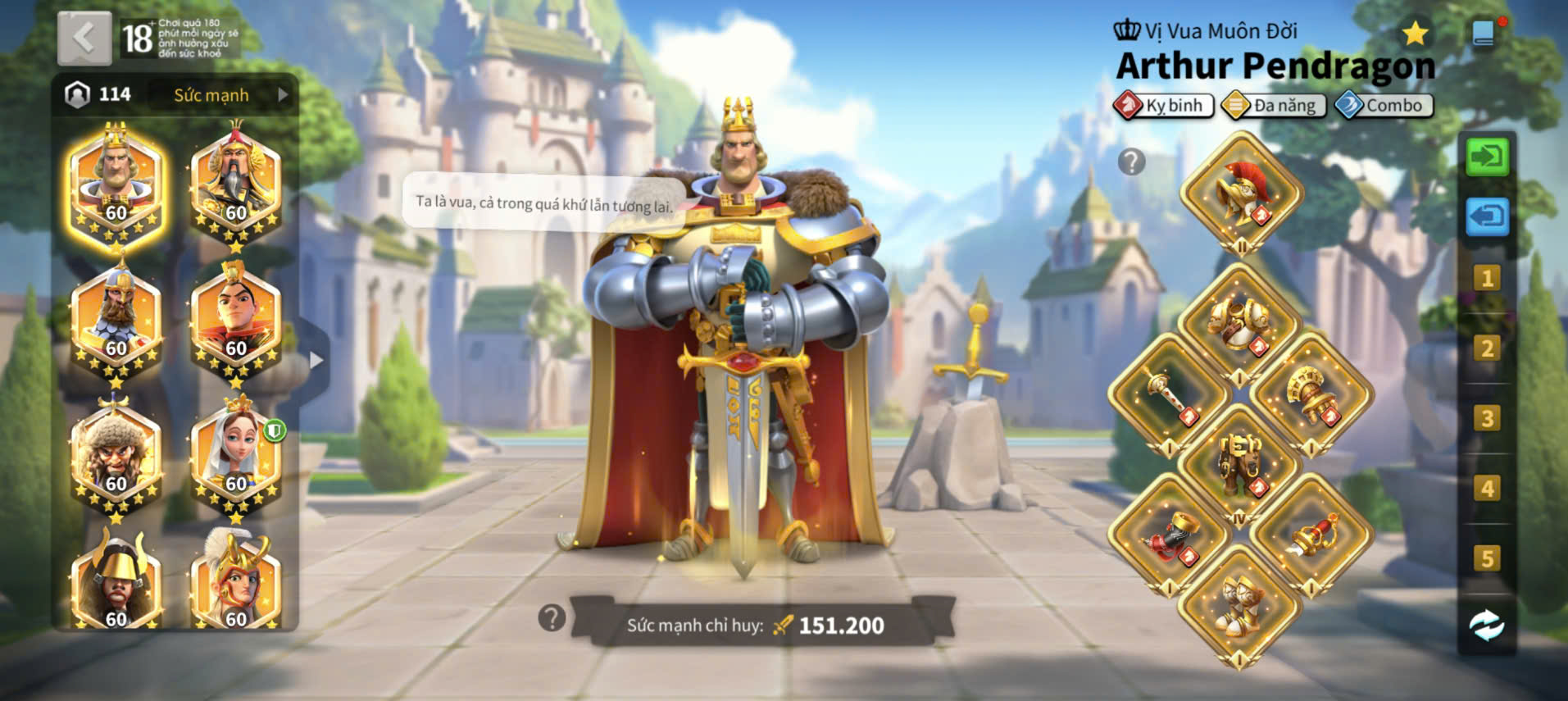Image resolution: width=1568 pixels, height=701 pixels.
Task: Switch to equipment preset 5
Action: click(x=1486, y=559)
